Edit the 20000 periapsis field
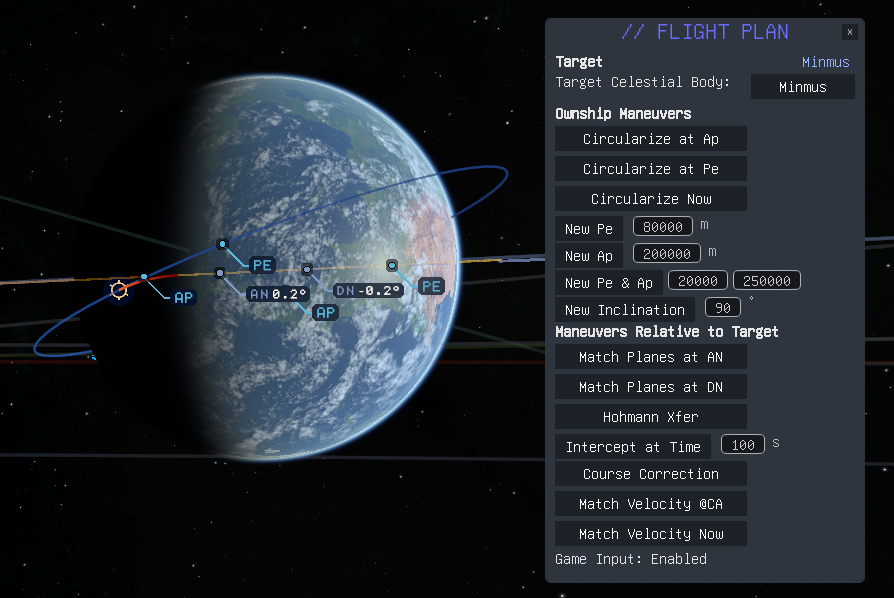This screenshot has height=598, width=894. pyautogui.click(x=698, y=281)
